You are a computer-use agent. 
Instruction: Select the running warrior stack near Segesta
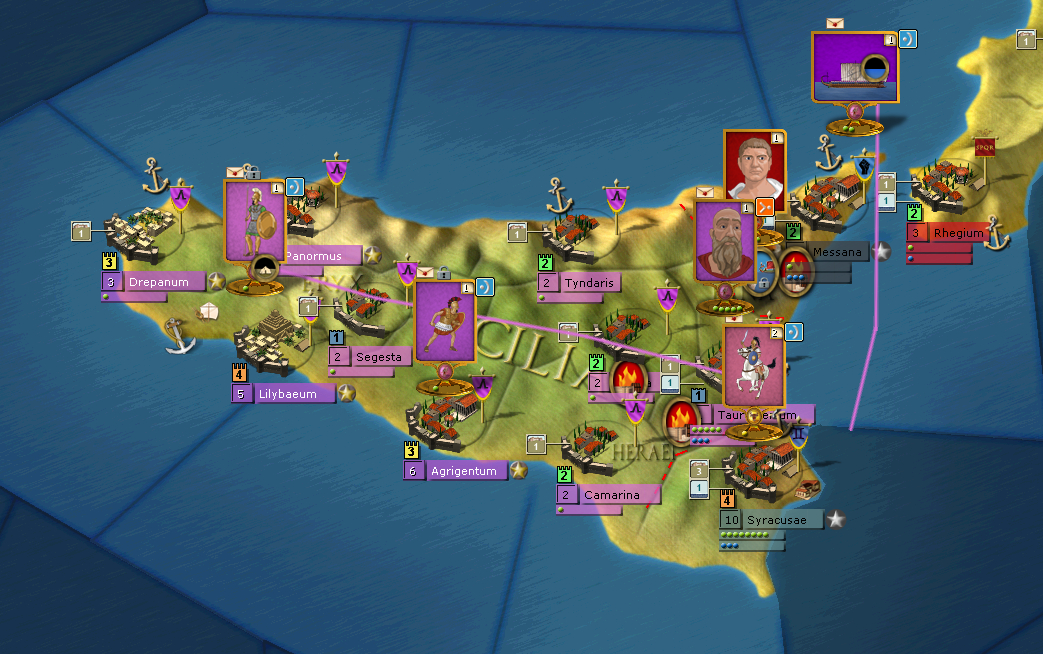click(x=444, y=320)
